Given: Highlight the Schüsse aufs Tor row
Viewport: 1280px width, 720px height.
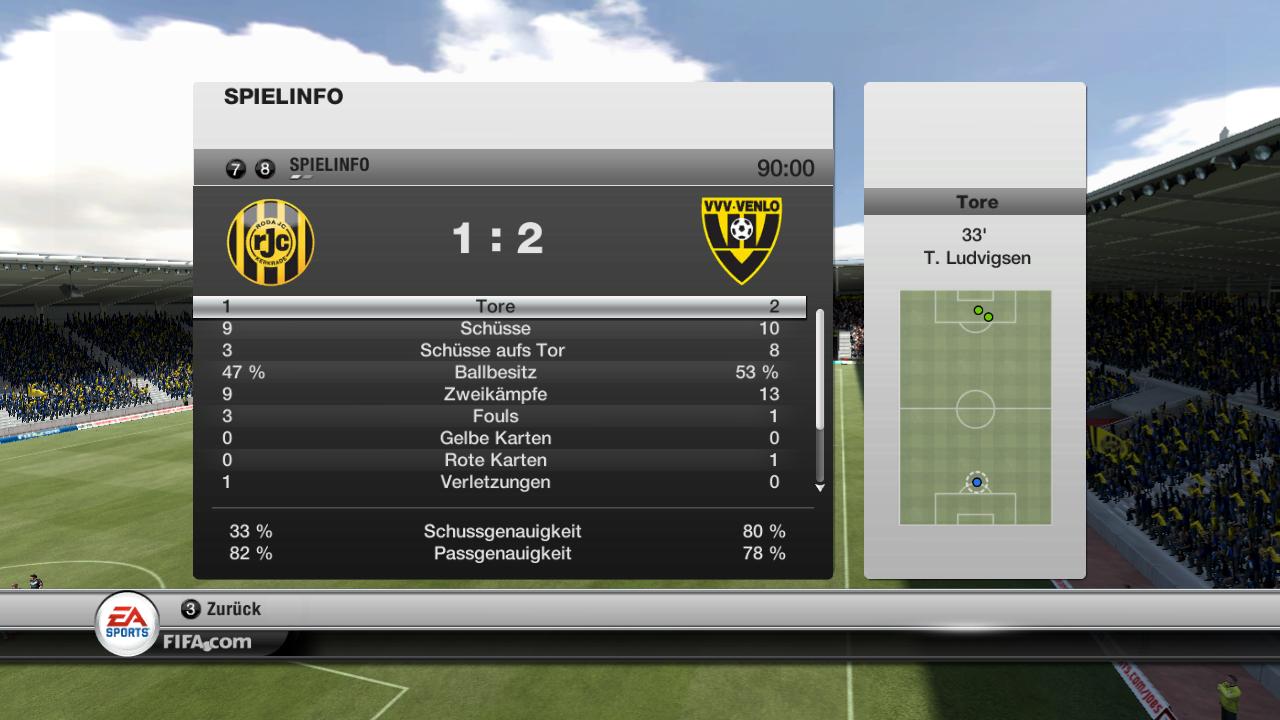Looking at the screenshot, I should [x=500, y=351].
